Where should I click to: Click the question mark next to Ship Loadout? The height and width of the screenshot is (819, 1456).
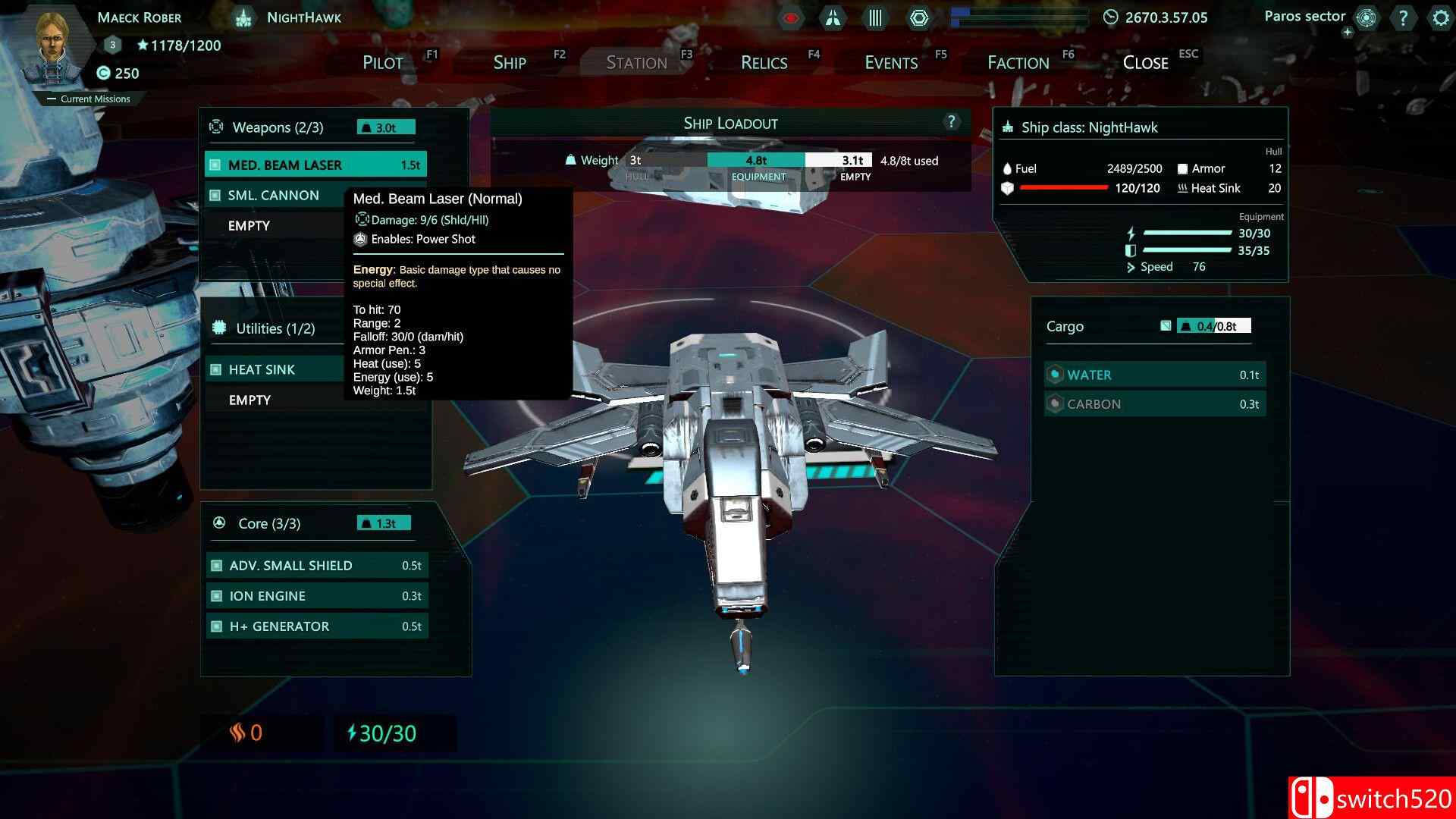(x=950, y=121)
